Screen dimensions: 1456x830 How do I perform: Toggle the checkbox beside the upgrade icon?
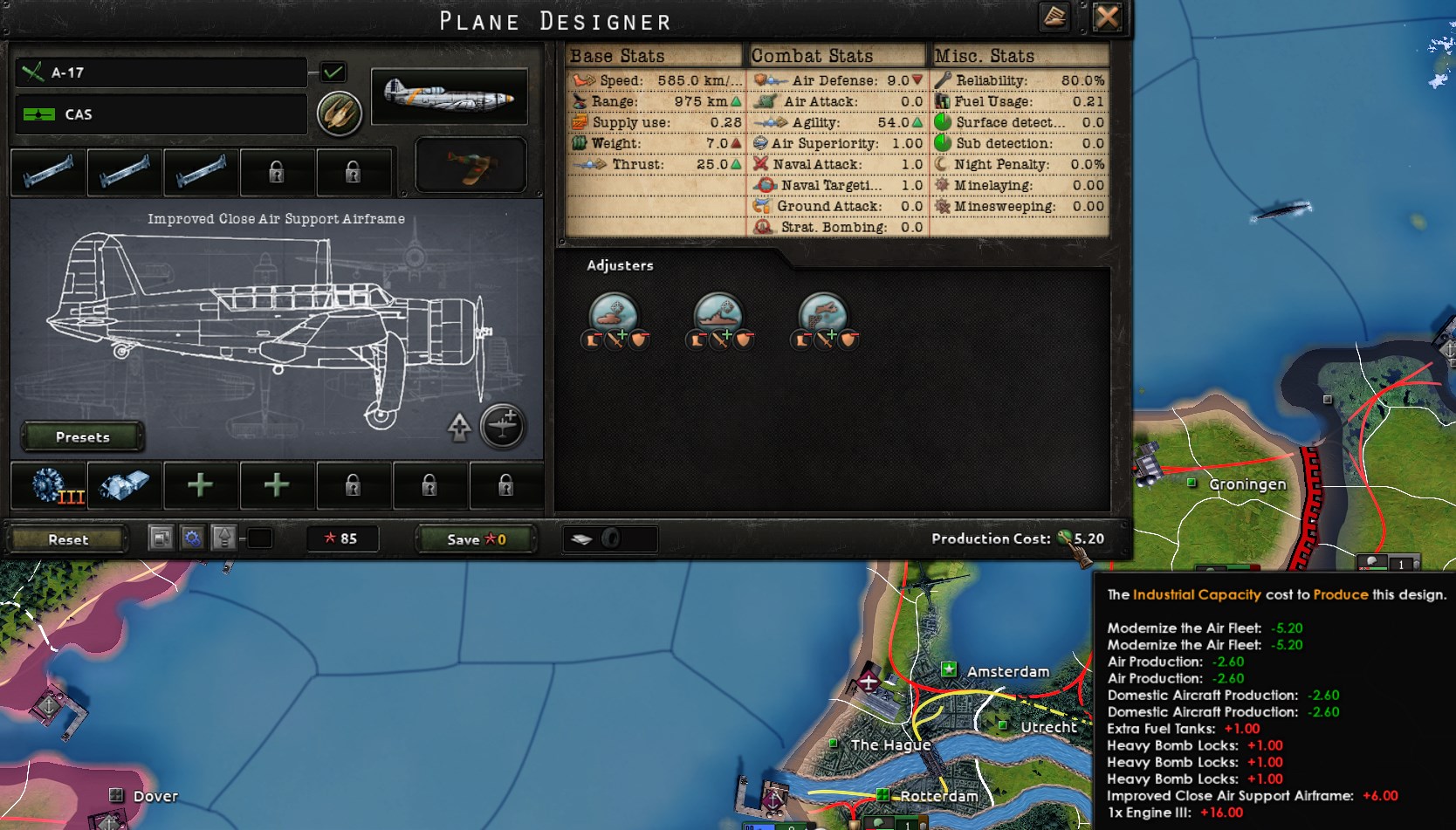pos(258,539)
